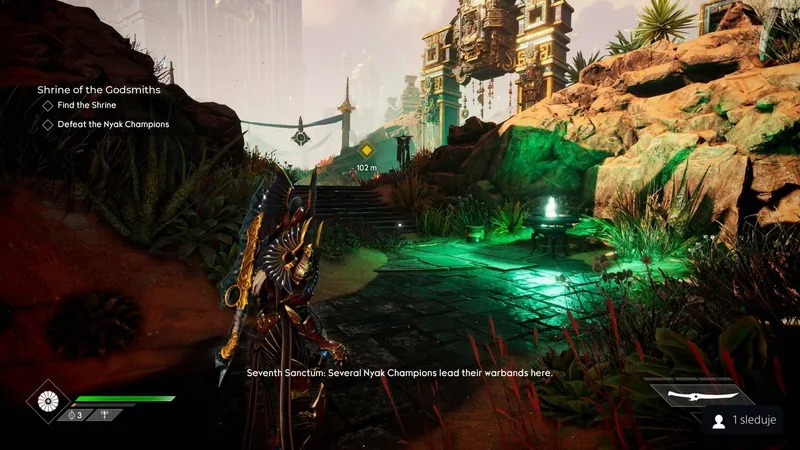Viewport: 800px width, 450px height.
Task: Click the yellow diamond objective waypoint marker
Action: click(x=366, y=150)
